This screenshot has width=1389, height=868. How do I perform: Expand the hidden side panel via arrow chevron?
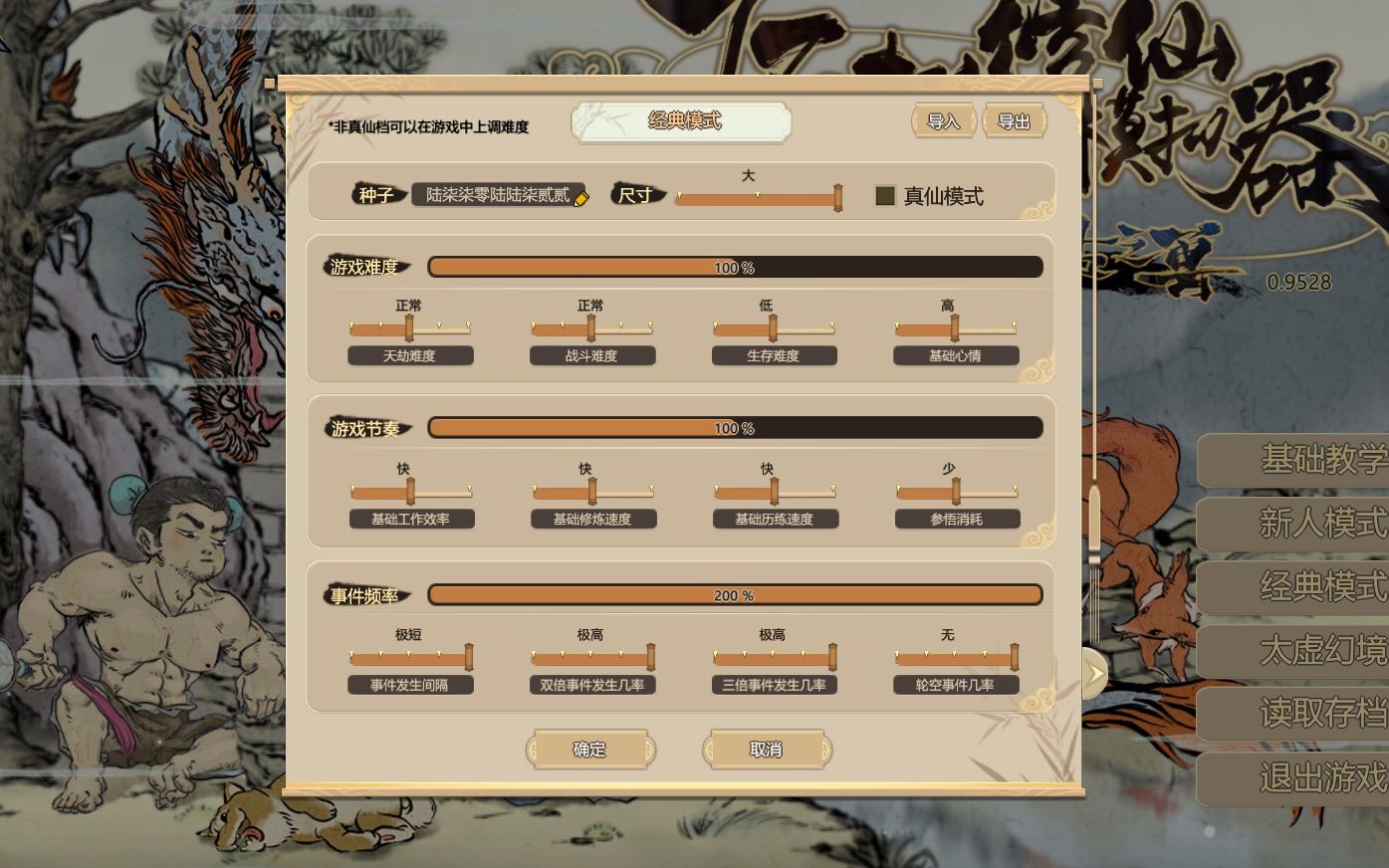click(1095, 672)
